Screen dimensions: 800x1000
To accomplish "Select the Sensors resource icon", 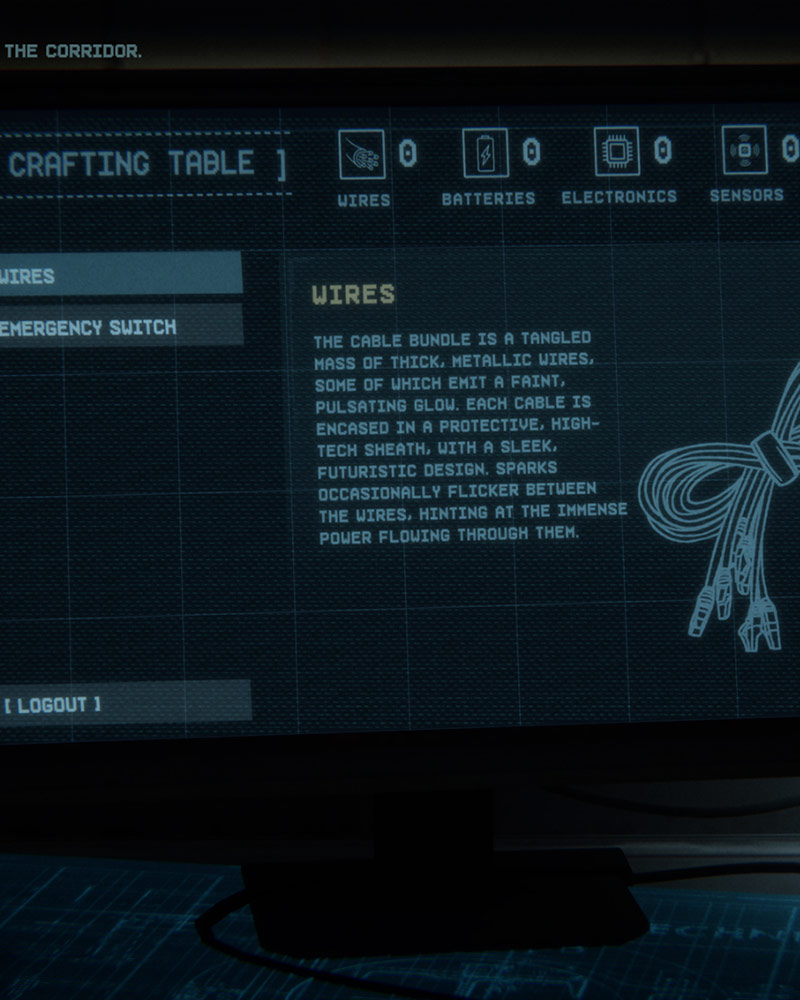I will tap(745, 150).
